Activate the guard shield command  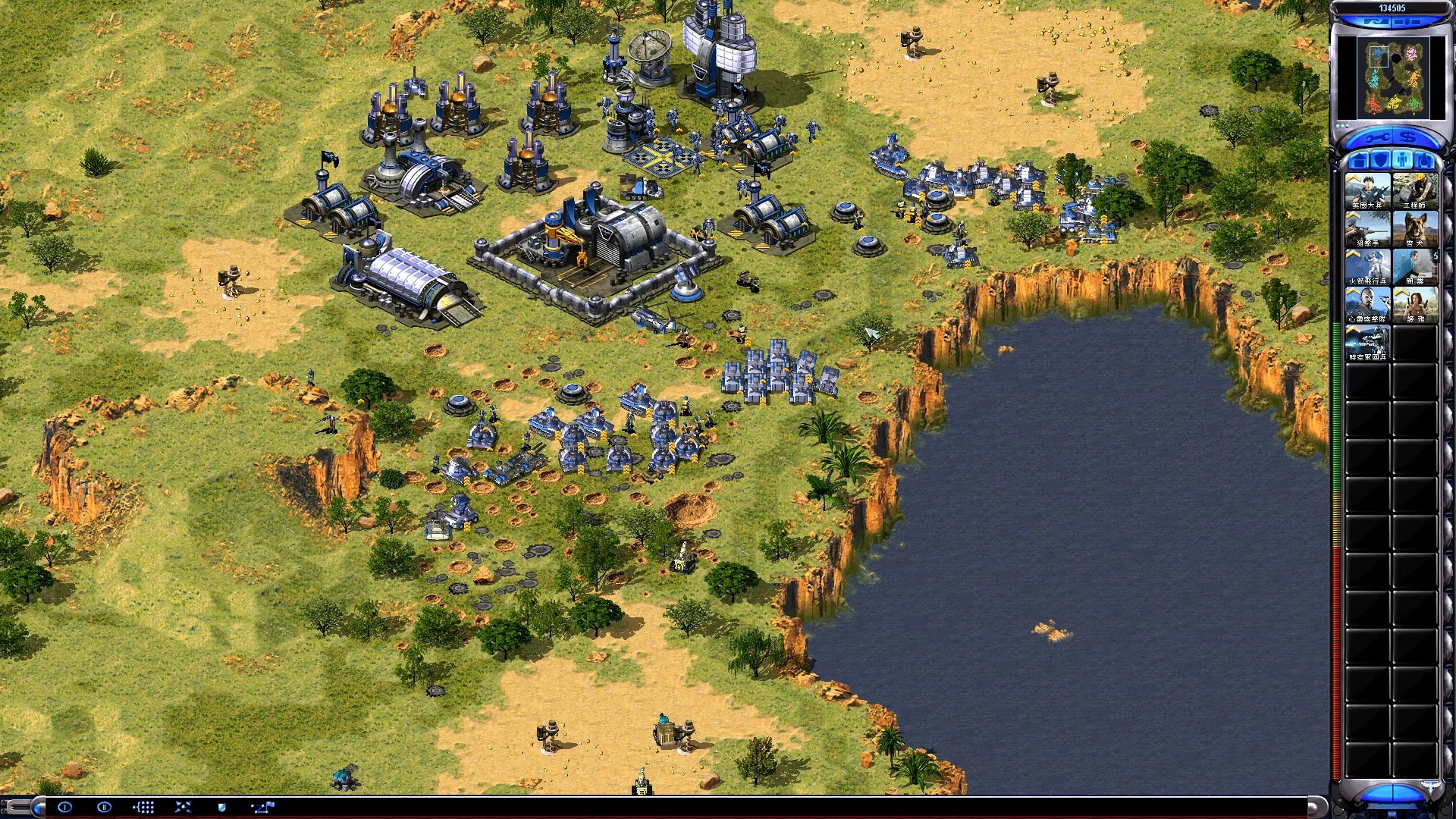[222, 807]
